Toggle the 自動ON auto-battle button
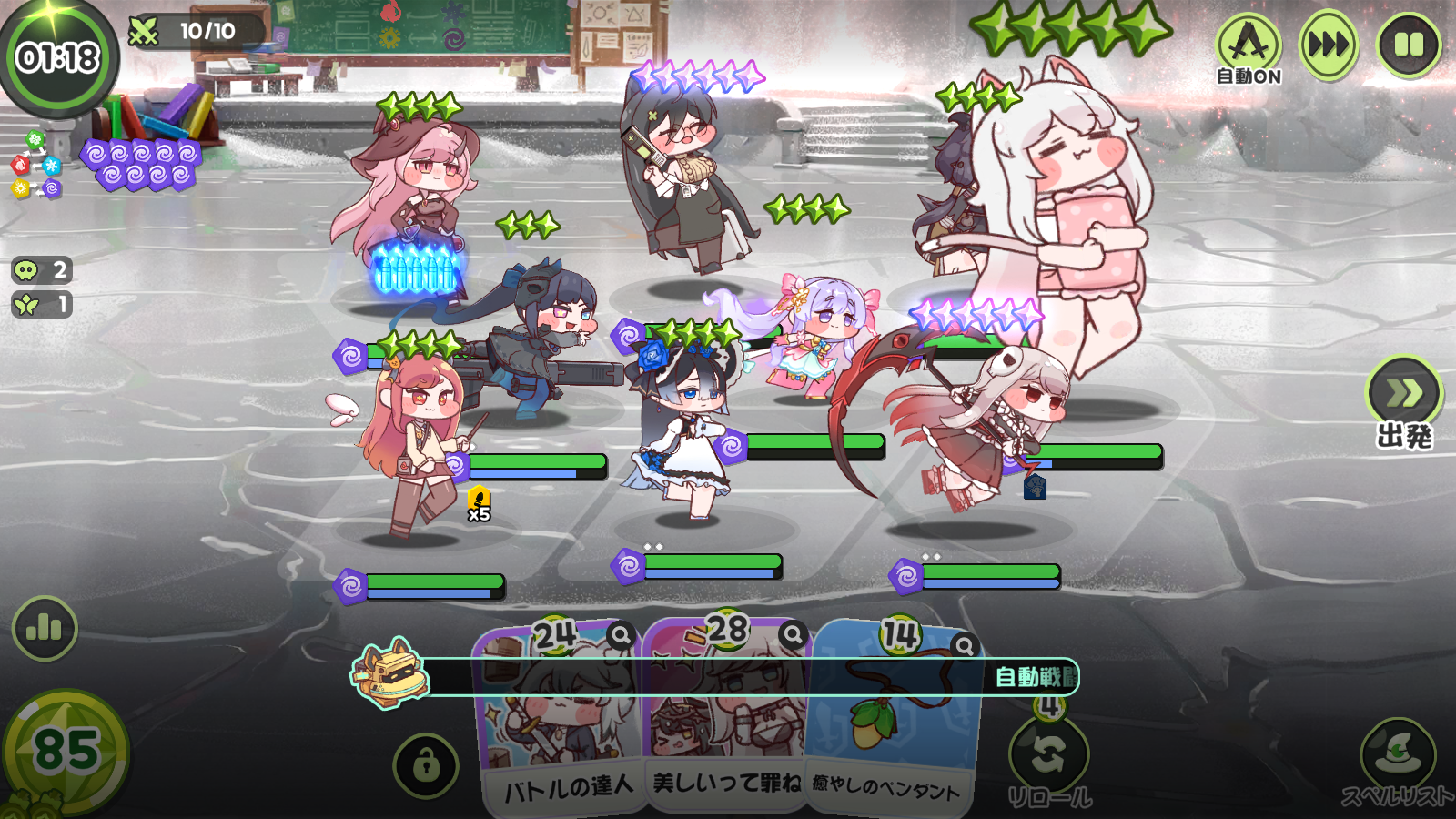This screenshot has height=819, width=1456. [x=1249, y=47]
